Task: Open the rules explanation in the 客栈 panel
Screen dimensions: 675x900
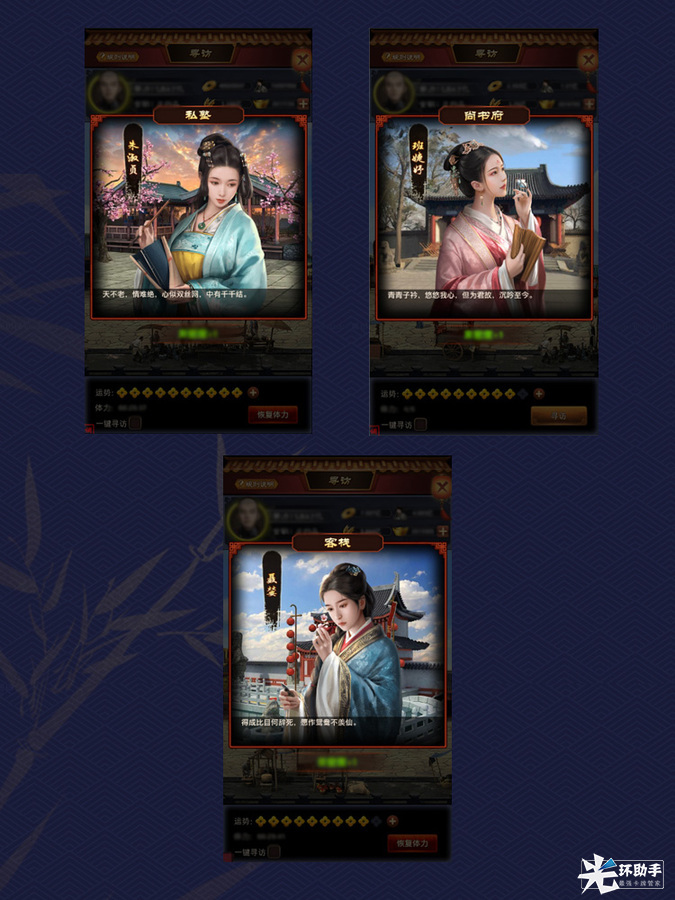Action: point(257,482)
